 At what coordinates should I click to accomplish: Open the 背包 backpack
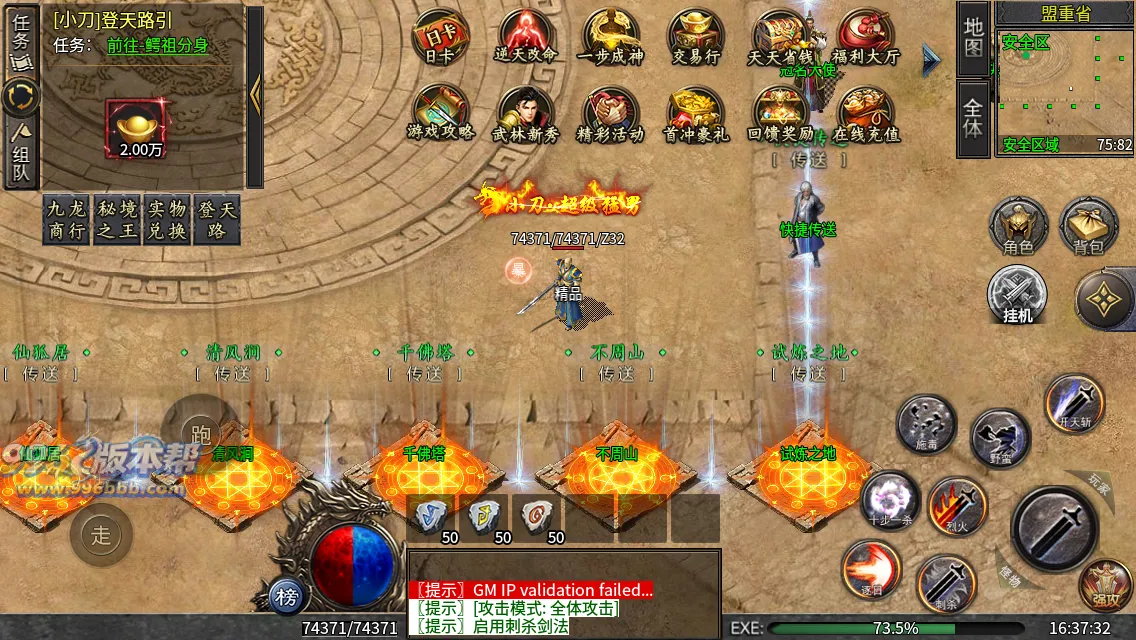(1089, 226)
